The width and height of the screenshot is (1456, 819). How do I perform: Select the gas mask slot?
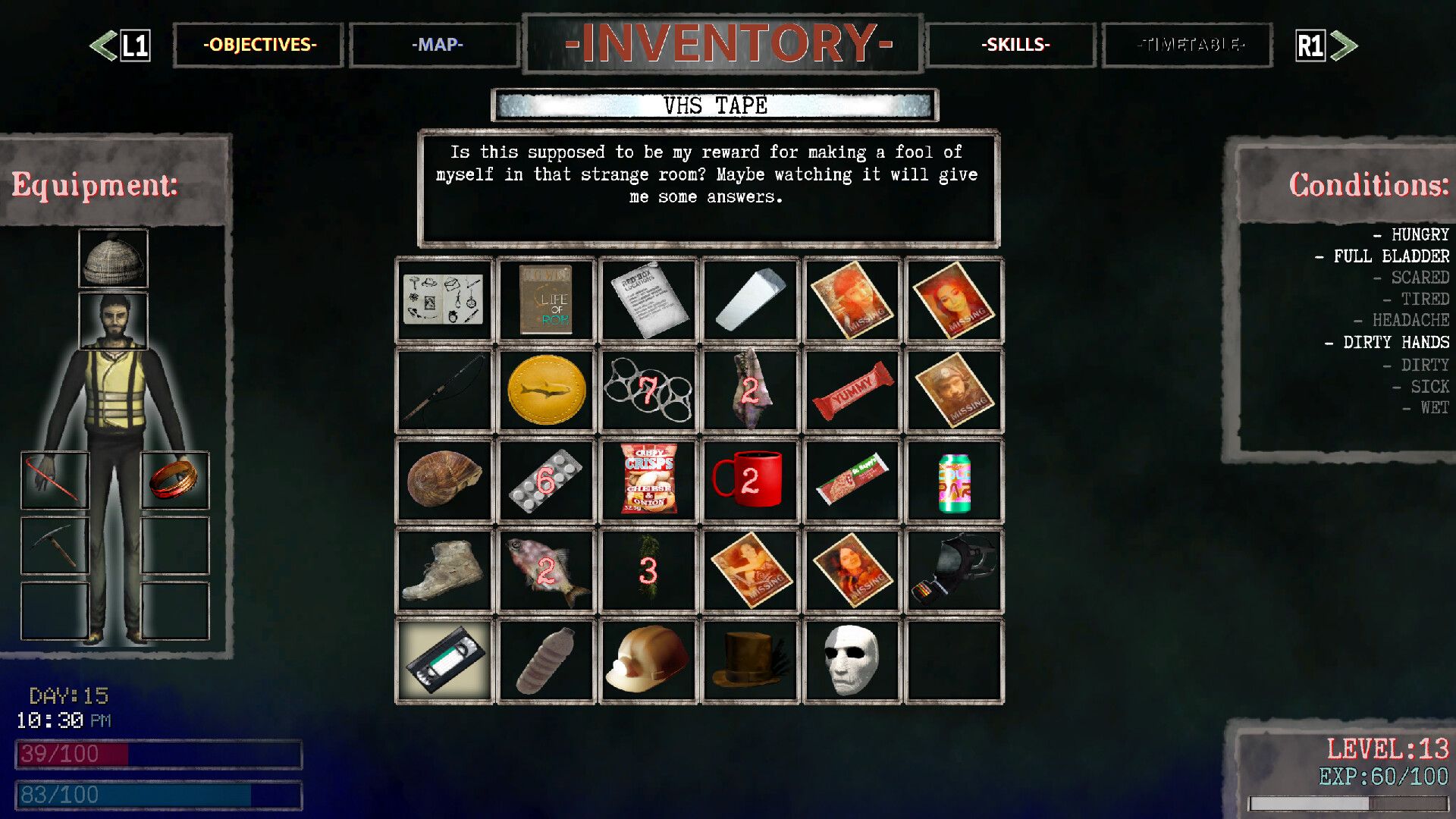[954, 571]
